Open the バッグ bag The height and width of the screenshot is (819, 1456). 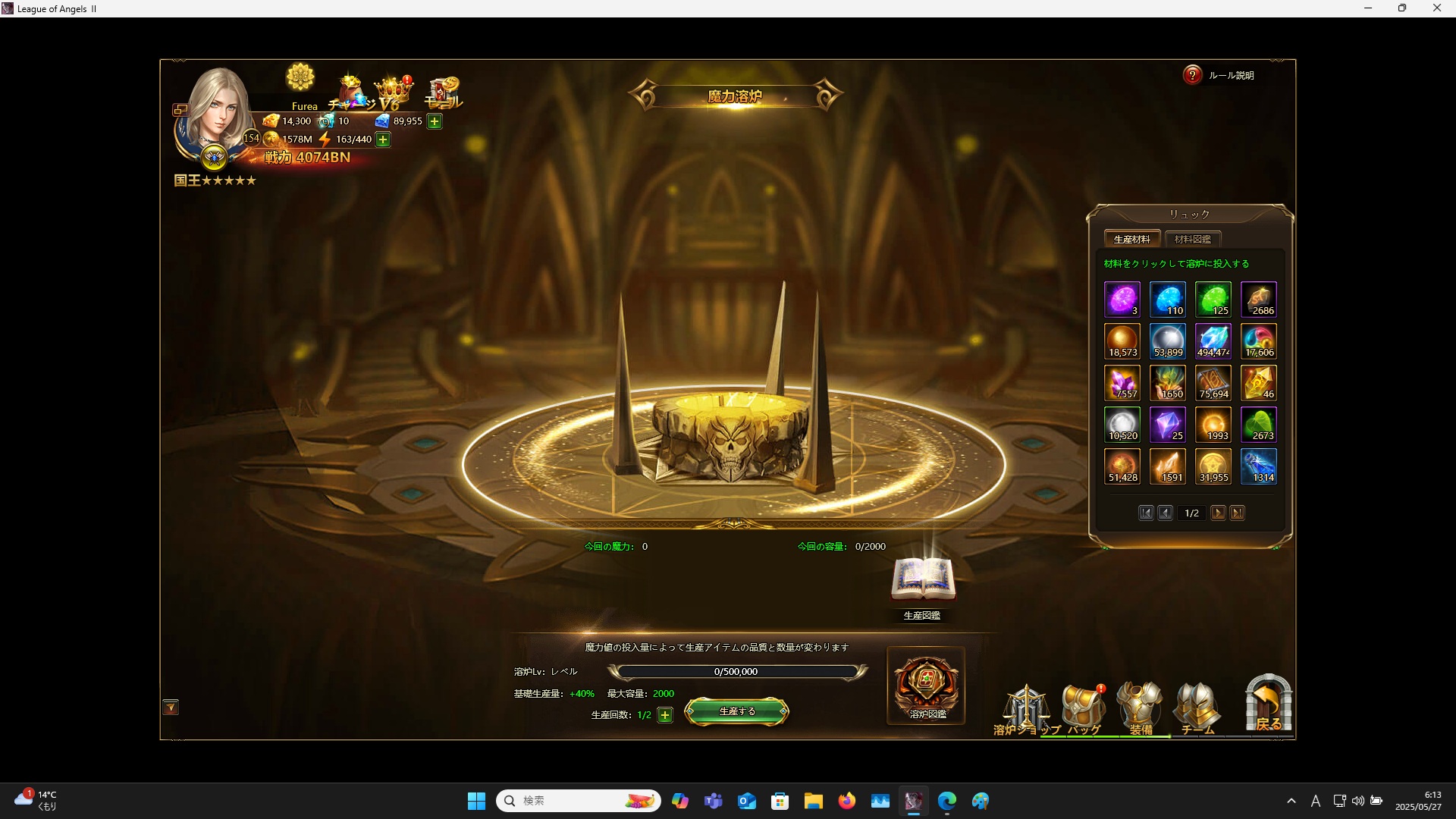[x=1084, y=710]
